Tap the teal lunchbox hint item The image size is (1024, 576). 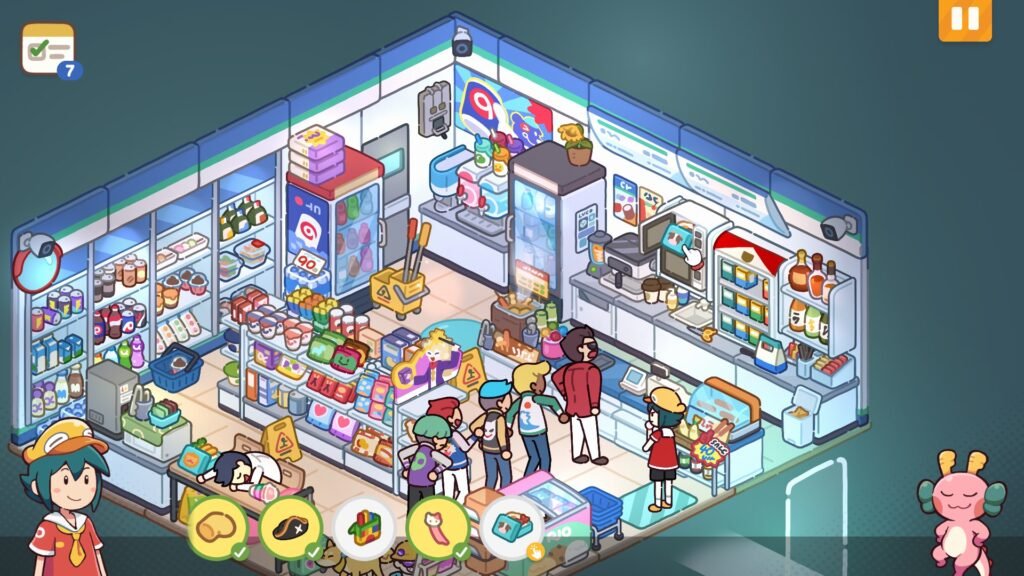[x=511, y=525]
